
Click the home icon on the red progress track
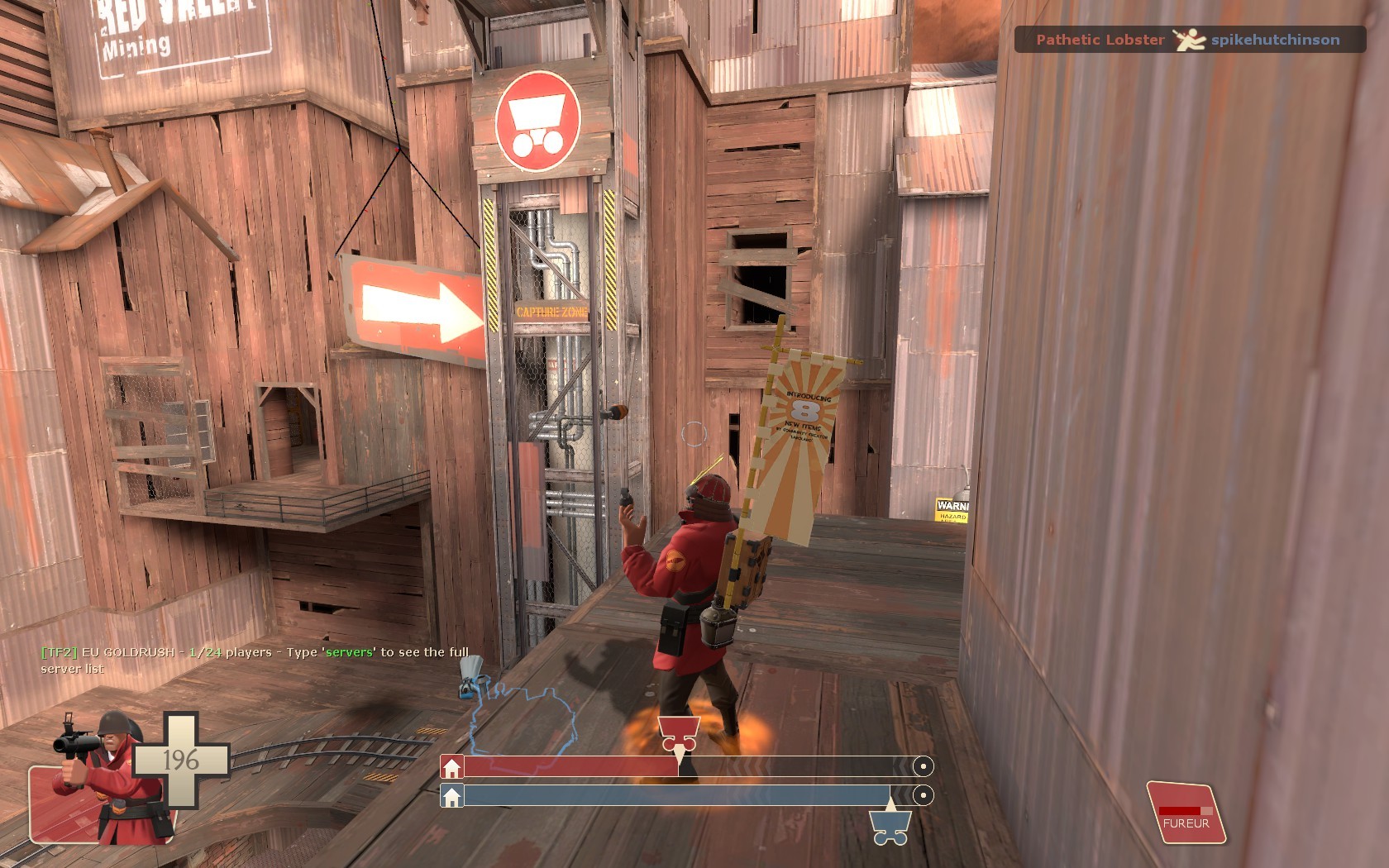click(451, 765)
